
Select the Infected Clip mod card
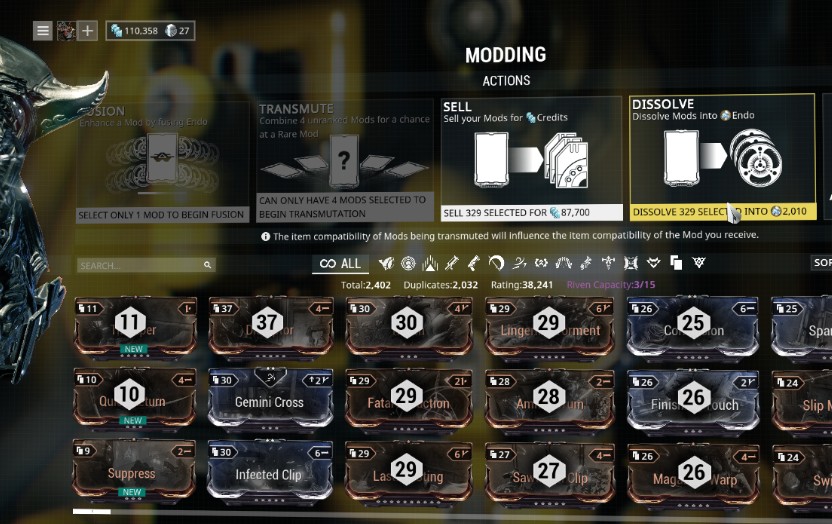point(269,473)
